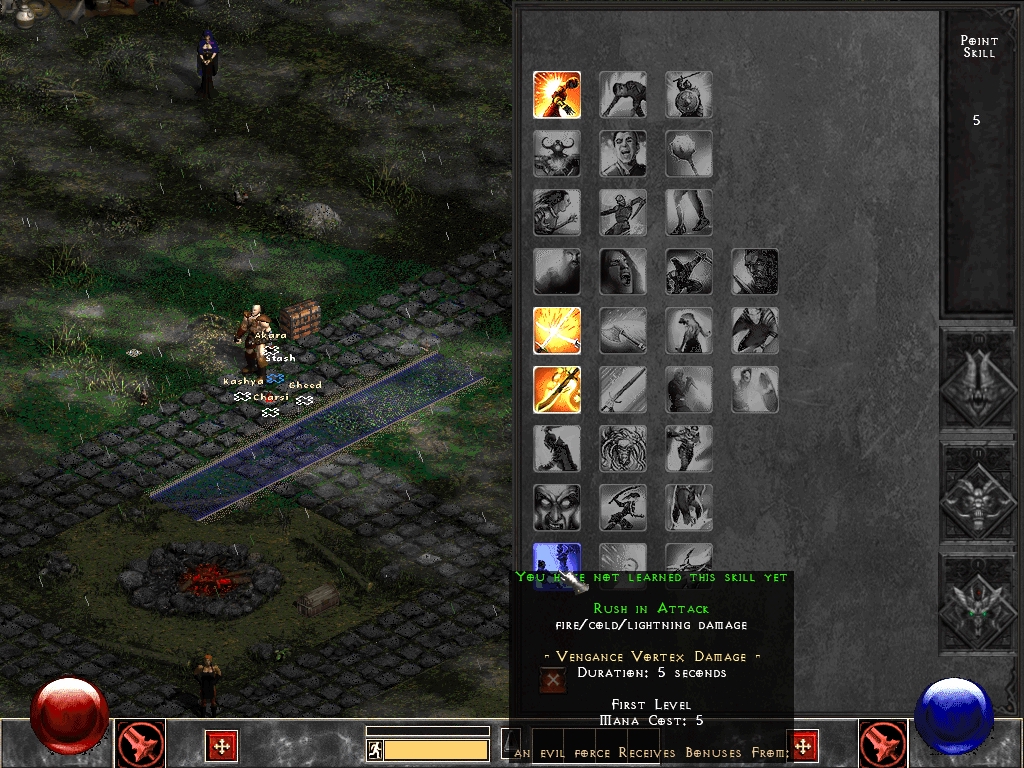Switch to skill tab I green-eyed demon
Image resolution: width=1024 pixels, height=768 pixels.
click(981, 603)
